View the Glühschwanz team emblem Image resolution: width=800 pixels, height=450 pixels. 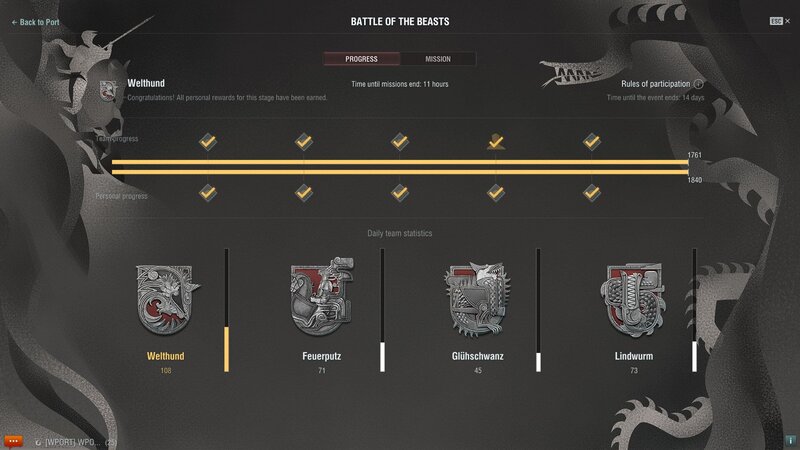476,299
